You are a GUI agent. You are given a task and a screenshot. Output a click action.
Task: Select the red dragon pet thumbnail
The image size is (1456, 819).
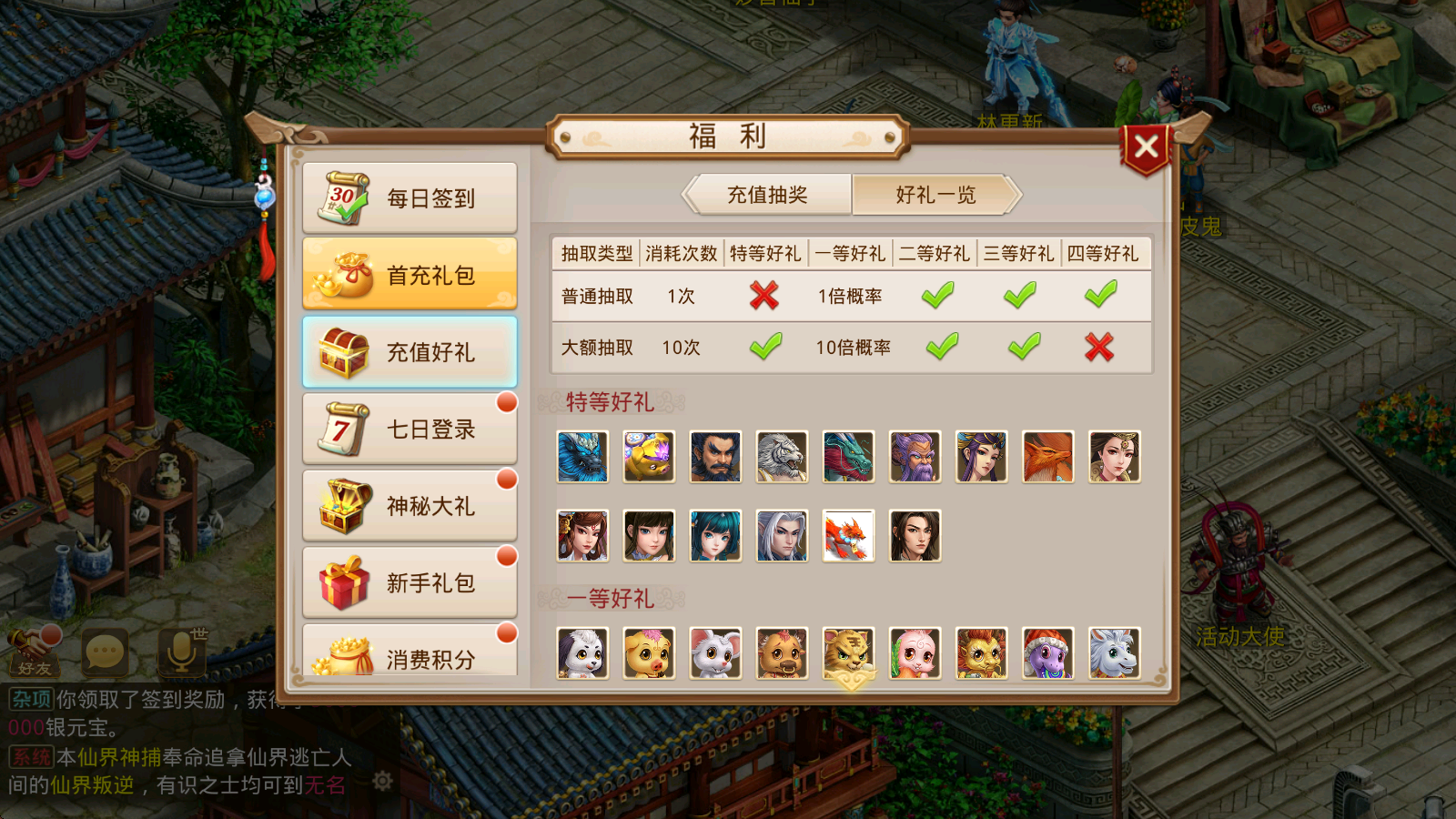point(848,536)
